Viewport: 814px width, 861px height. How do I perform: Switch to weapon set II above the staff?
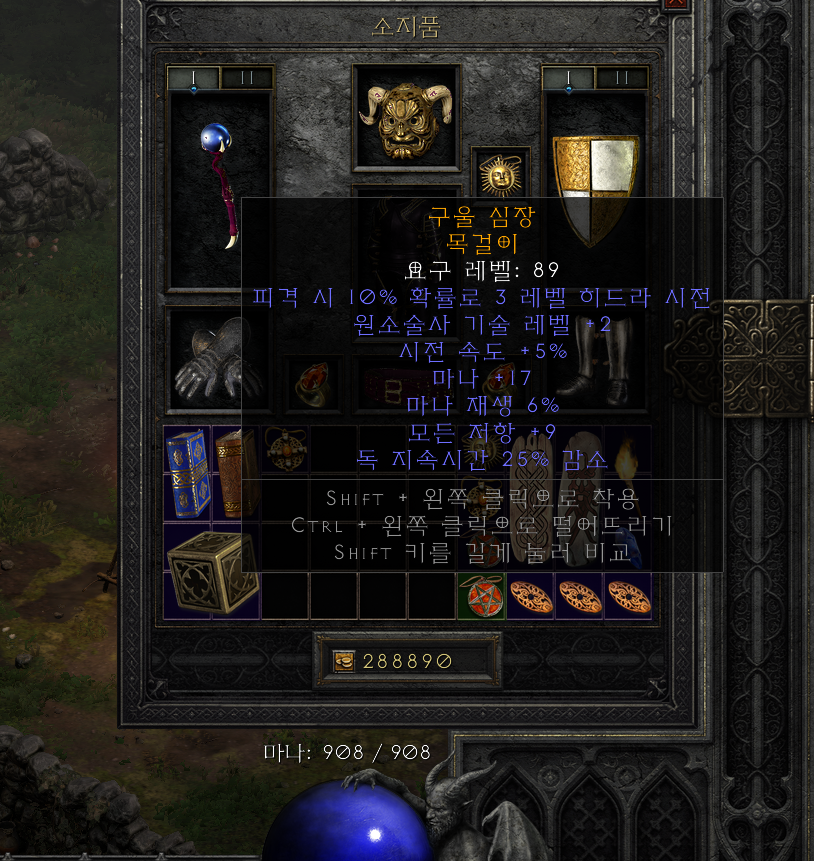[x=246, y=78]
